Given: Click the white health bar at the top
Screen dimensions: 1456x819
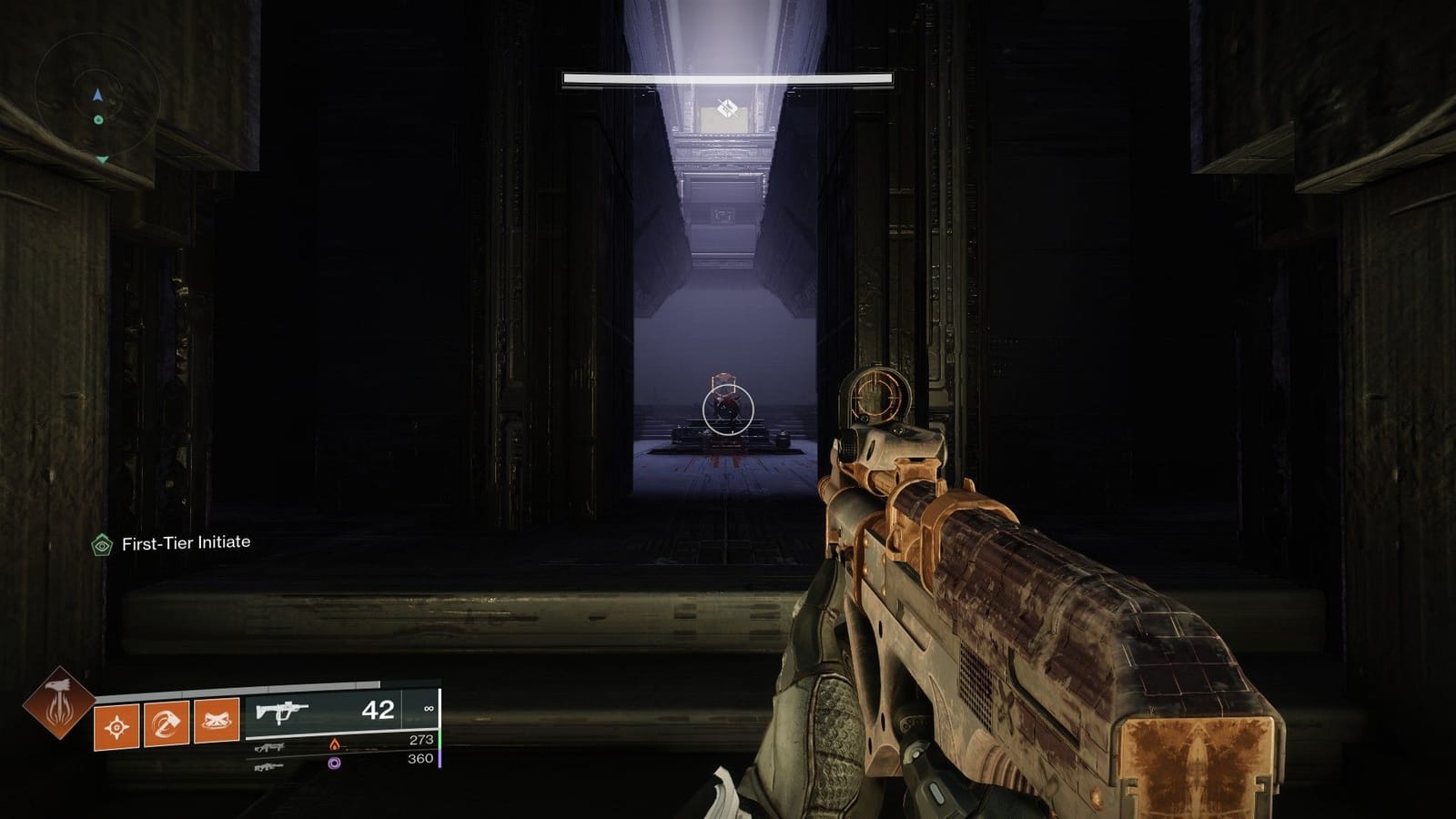Looking at the screenshot, I should click(x=728, y=77).
